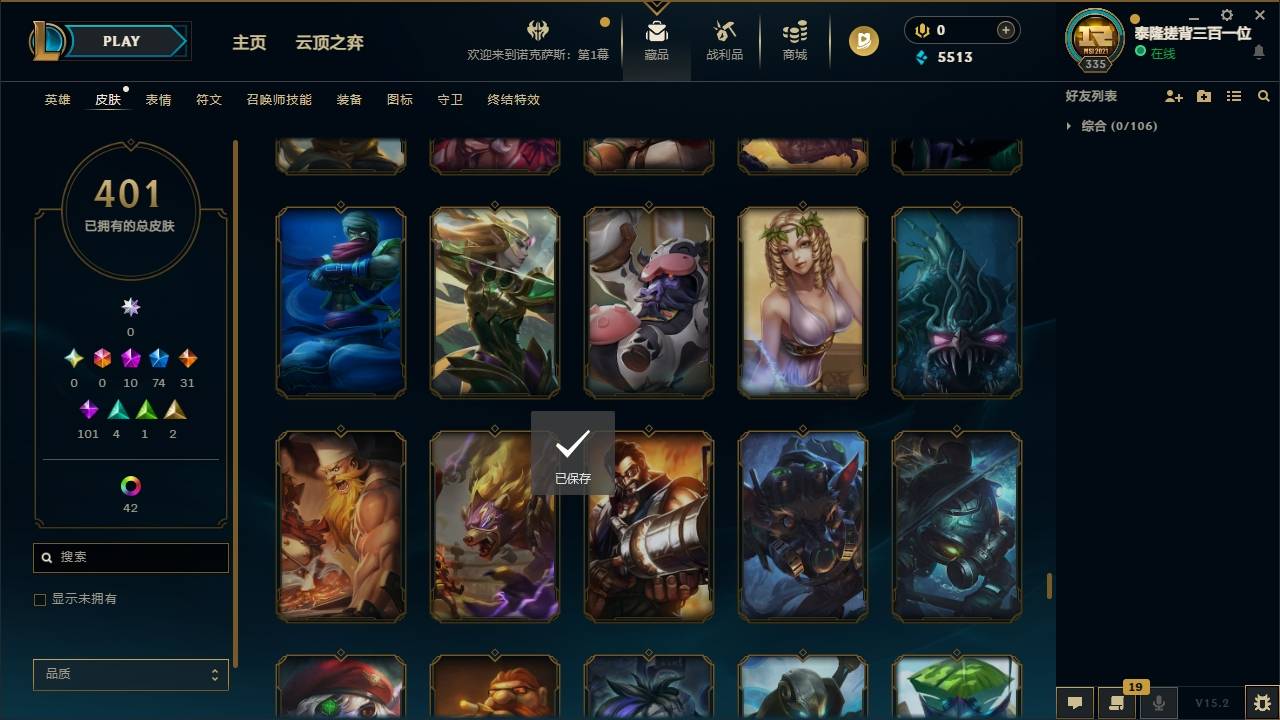Open the friend search magnifier icon

click(1263, 96)
